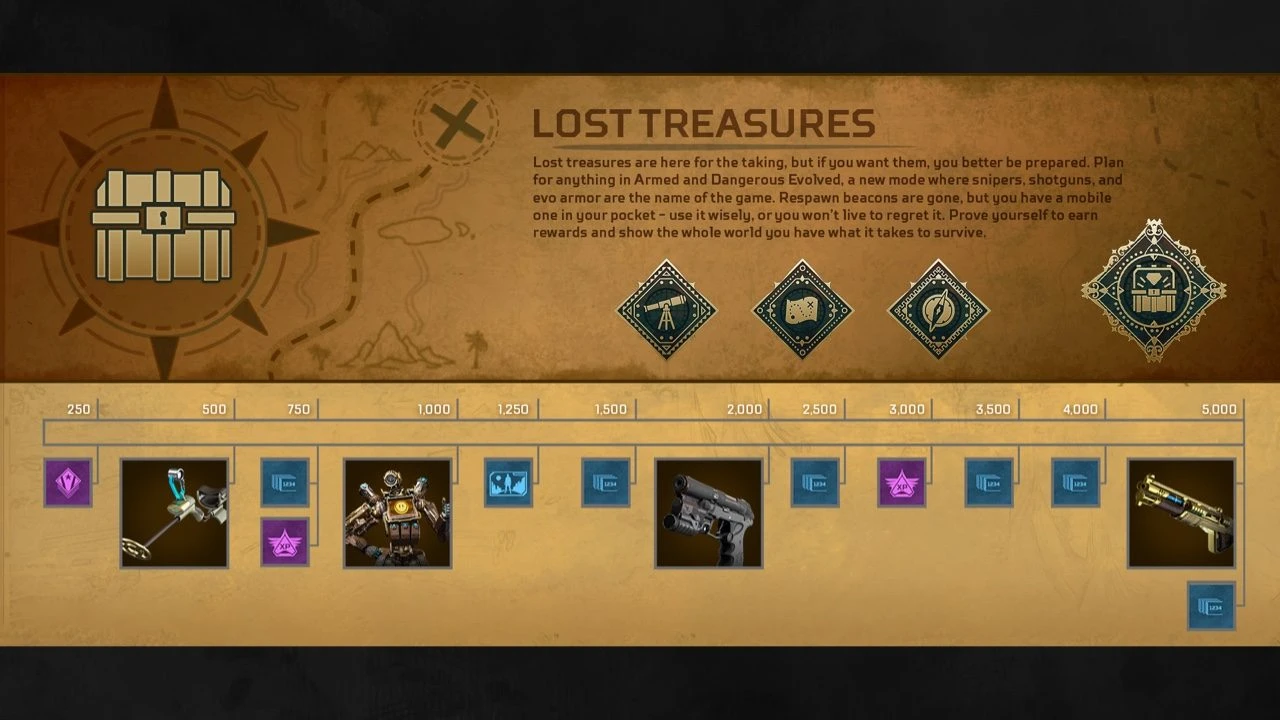Select the treasure map challenge badge
Screen dimensions: 1280x720
click(x=802, y=309)
